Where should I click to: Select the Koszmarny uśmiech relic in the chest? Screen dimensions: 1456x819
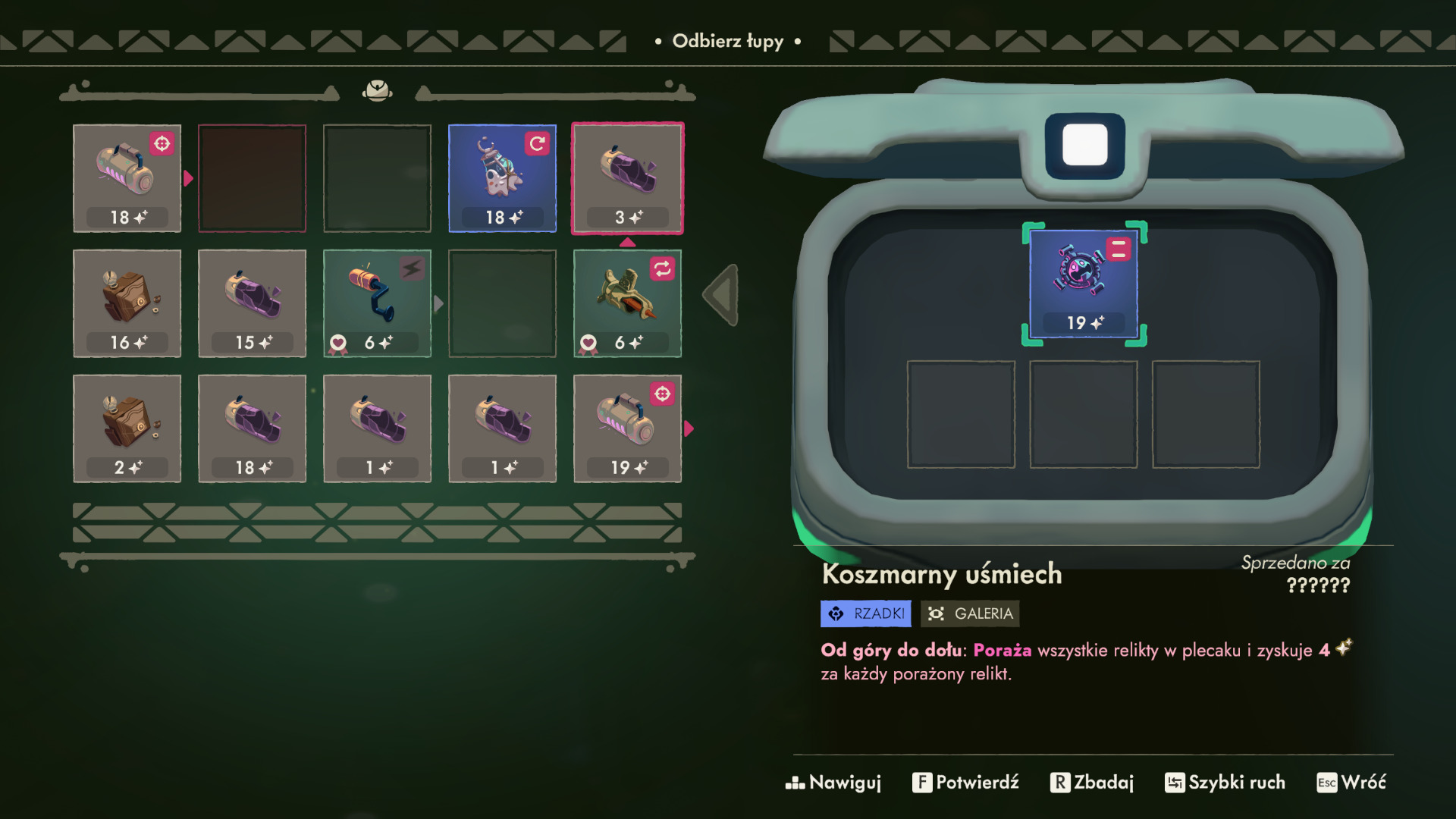(1084, 284)
